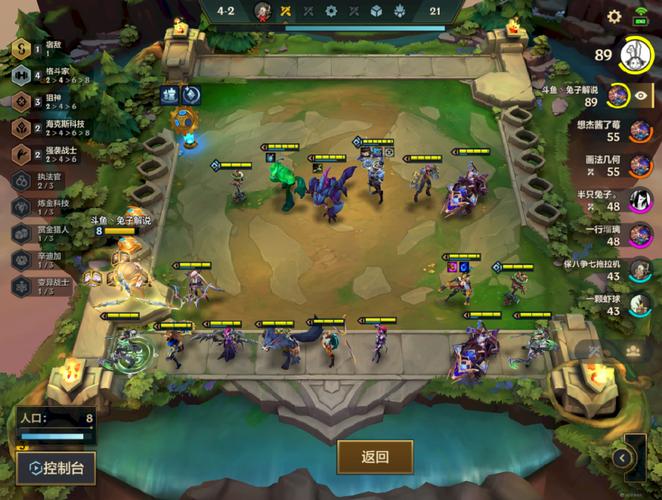Viewport: 662px width, 500px height.
Task: Open the 执法官 trait entry
Action: pyautogui.click(x=50, y=180)
